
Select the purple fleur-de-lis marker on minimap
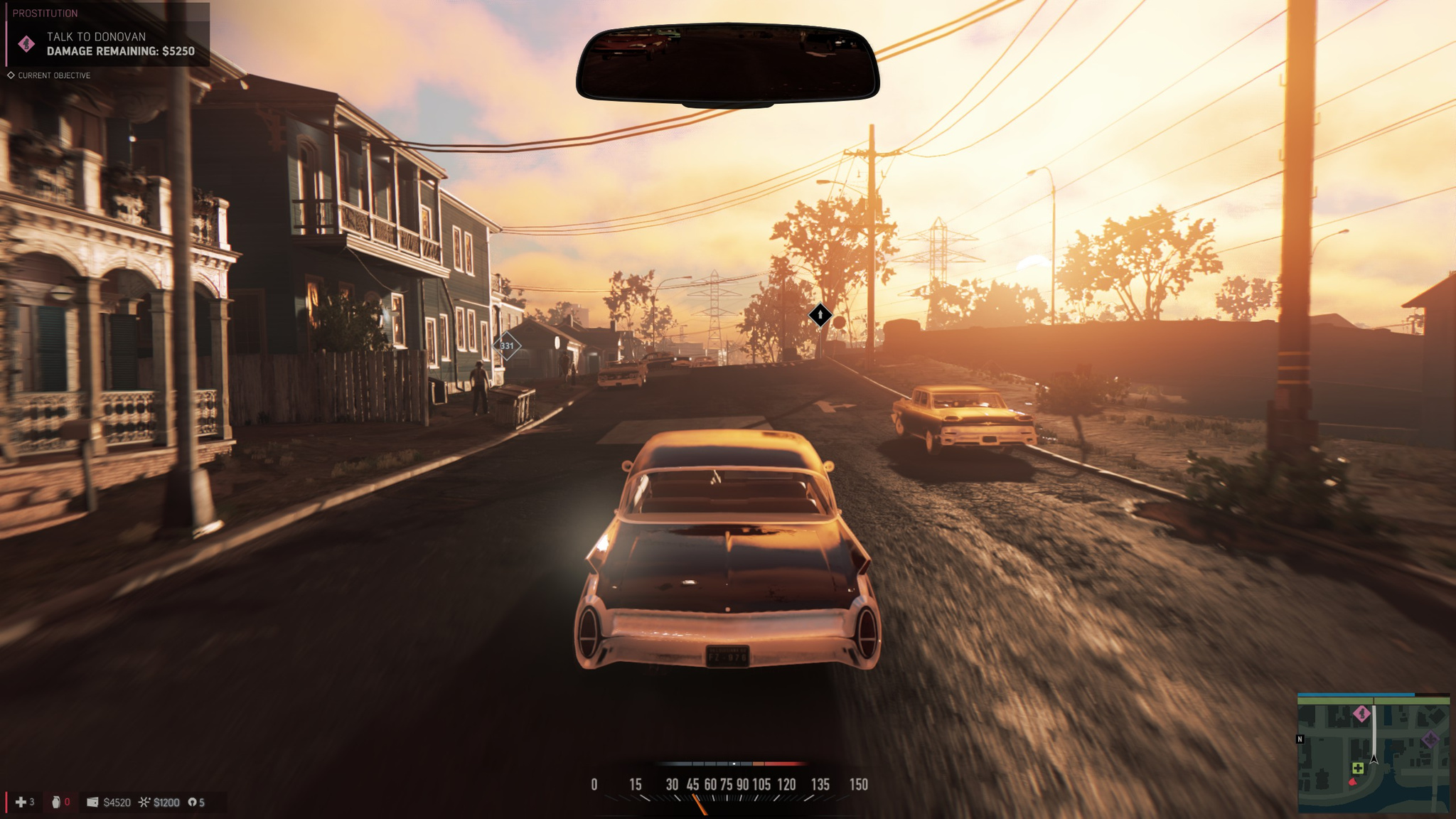(x=1430, y=740)
